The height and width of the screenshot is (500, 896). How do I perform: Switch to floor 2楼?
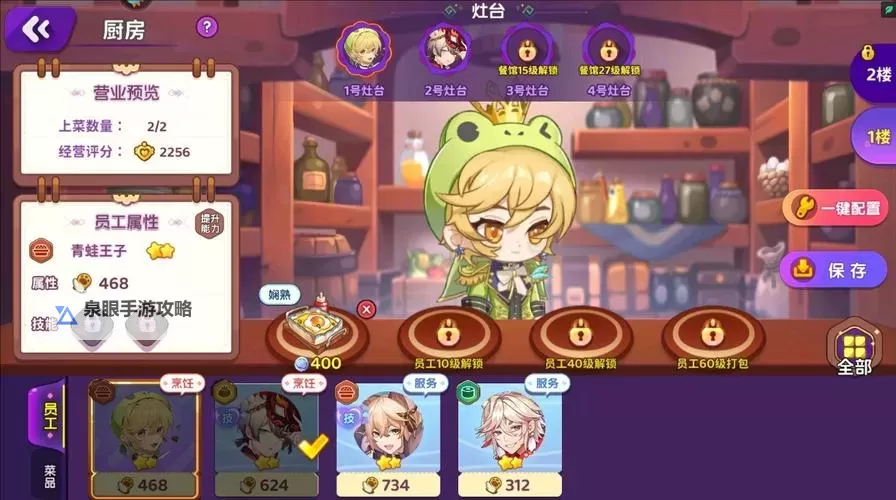click(x=876, y=74)
